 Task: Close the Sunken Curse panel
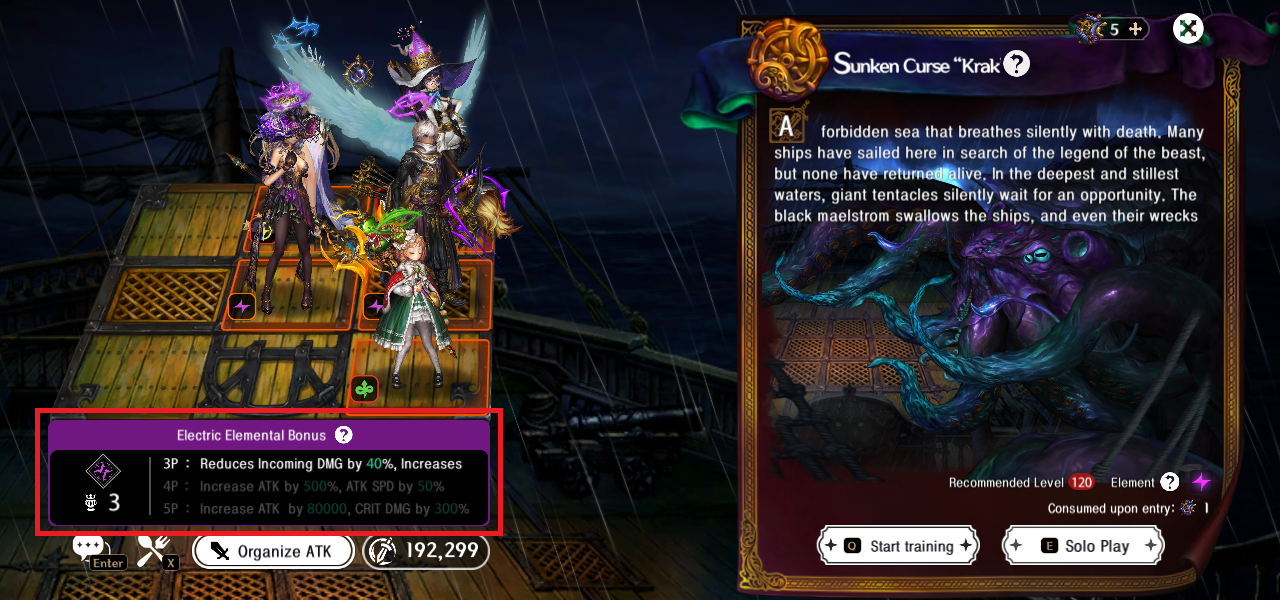1188,29
